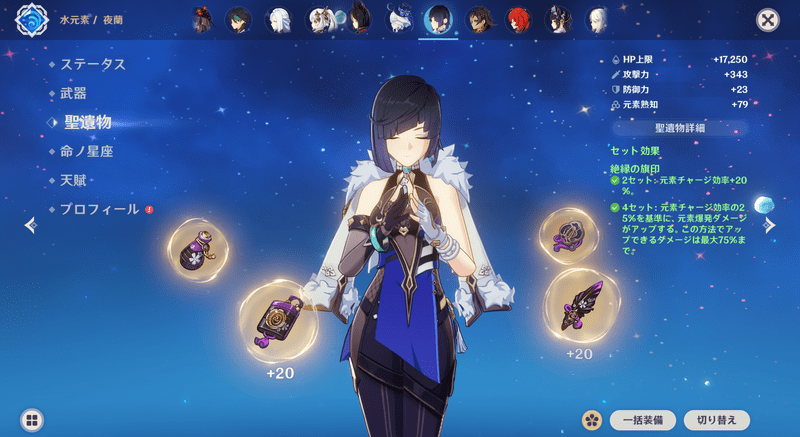
Task: Show 聖遺物詳細 stats panel
Action: 680,129
